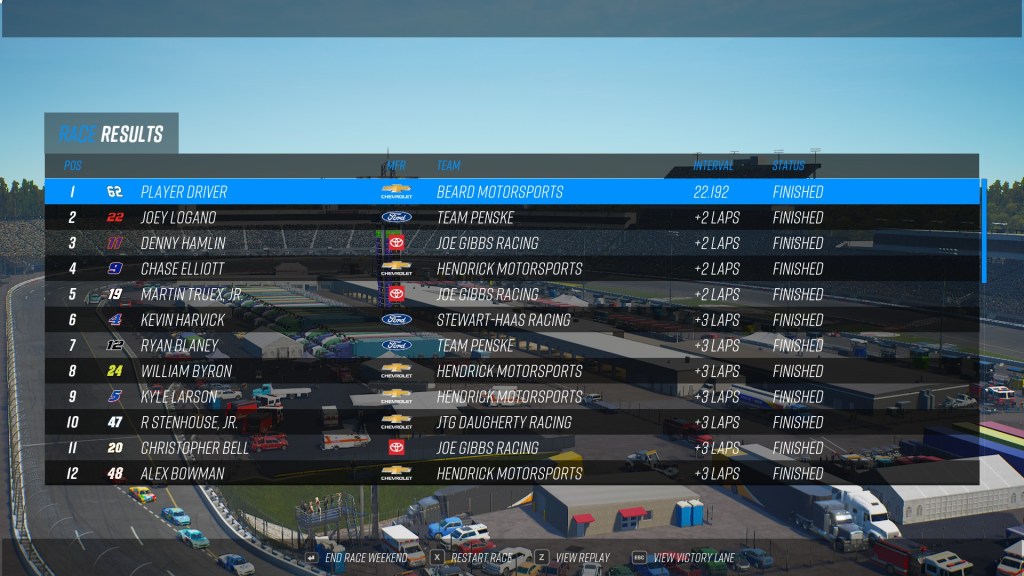Click the results list scrollbar
The image size is (1024, 576).
coord(984,231)
